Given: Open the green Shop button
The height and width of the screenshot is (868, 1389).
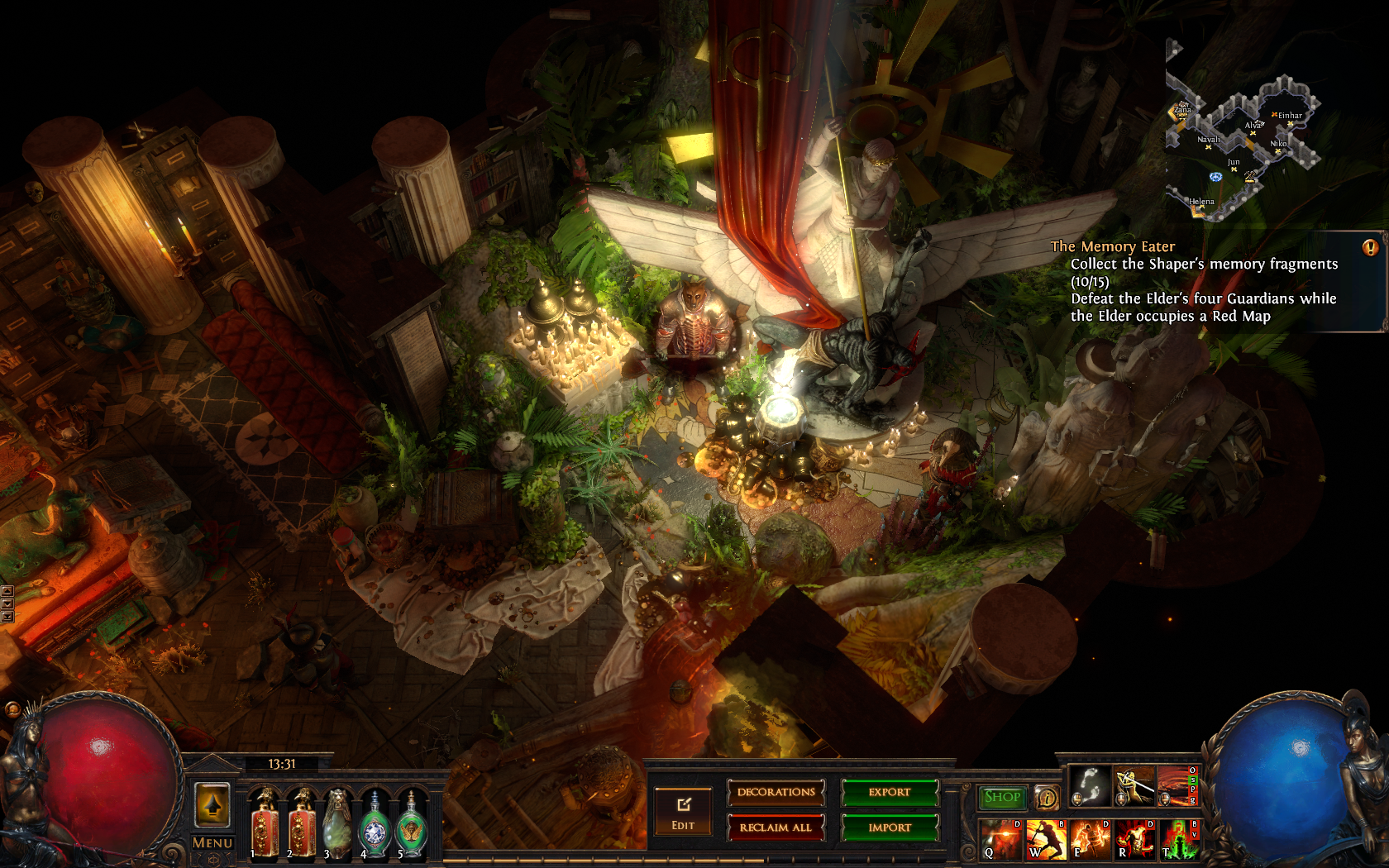Looking at the screenshot, I should (x=1002, y=797).
